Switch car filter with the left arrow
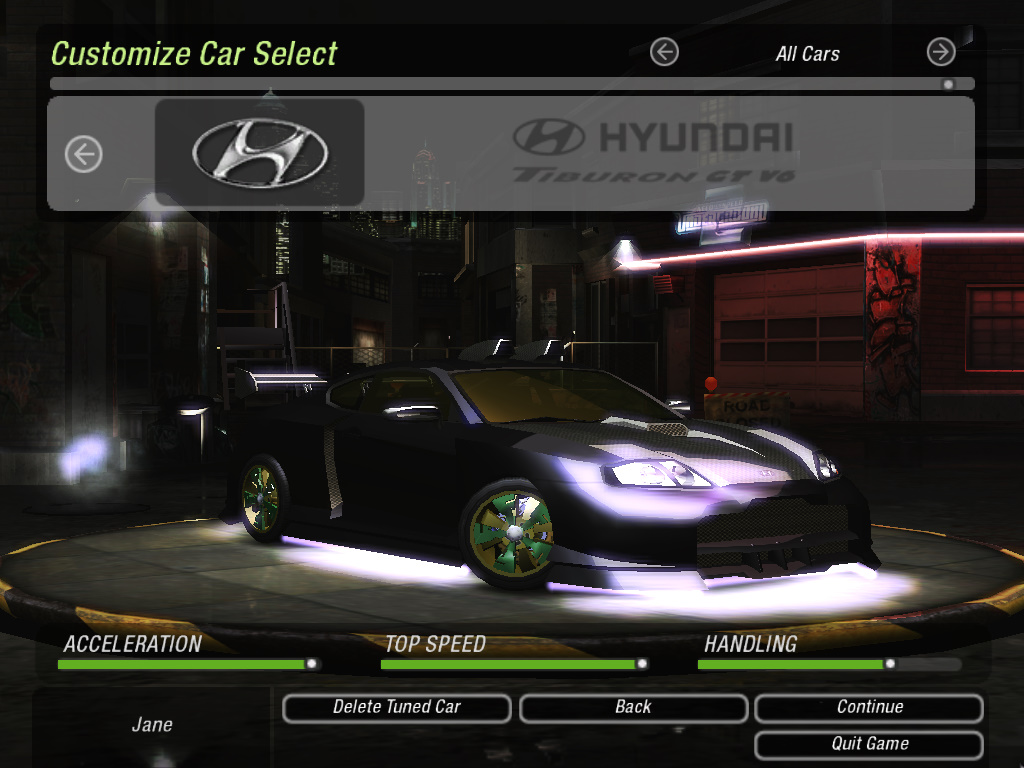The image size is (1024, 768). coord(664,52)
